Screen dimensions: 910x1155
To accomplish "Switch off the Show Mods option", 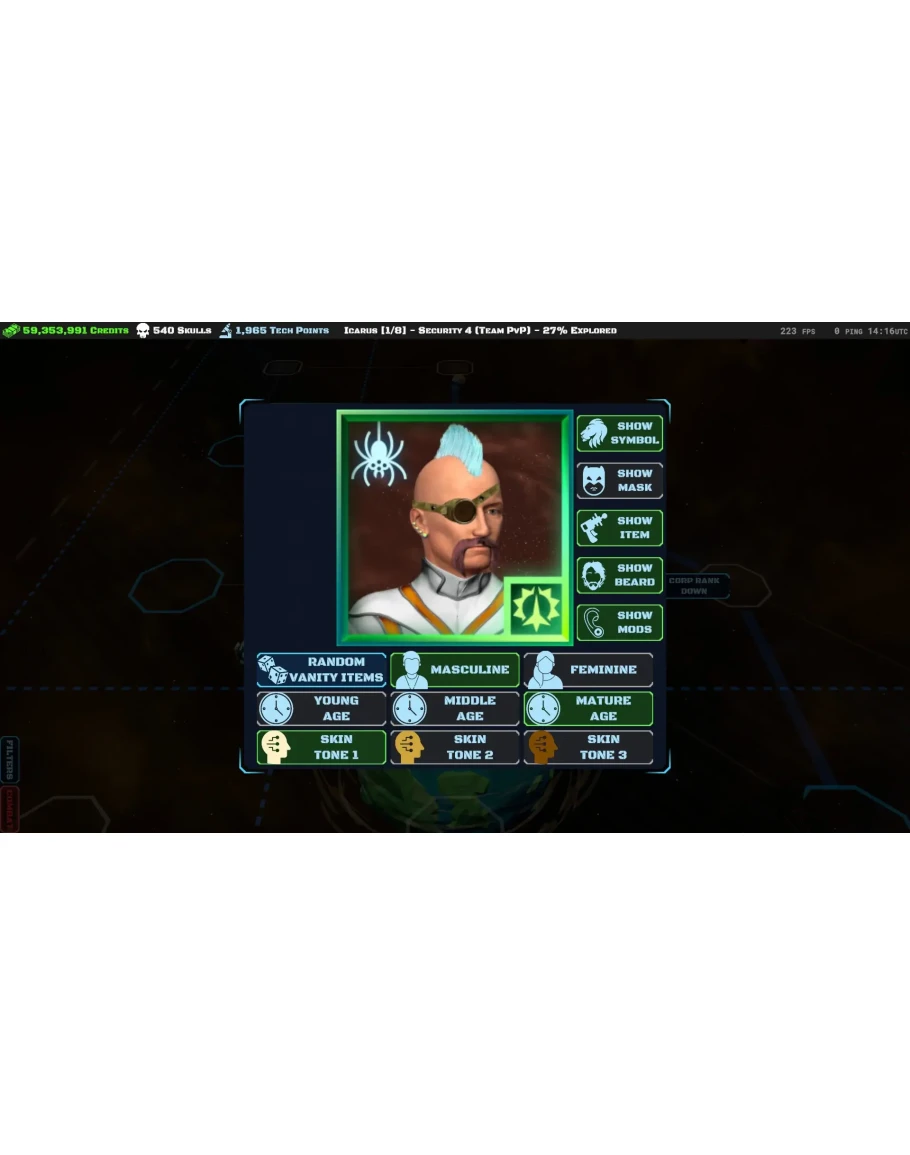I will pos(620,623).
